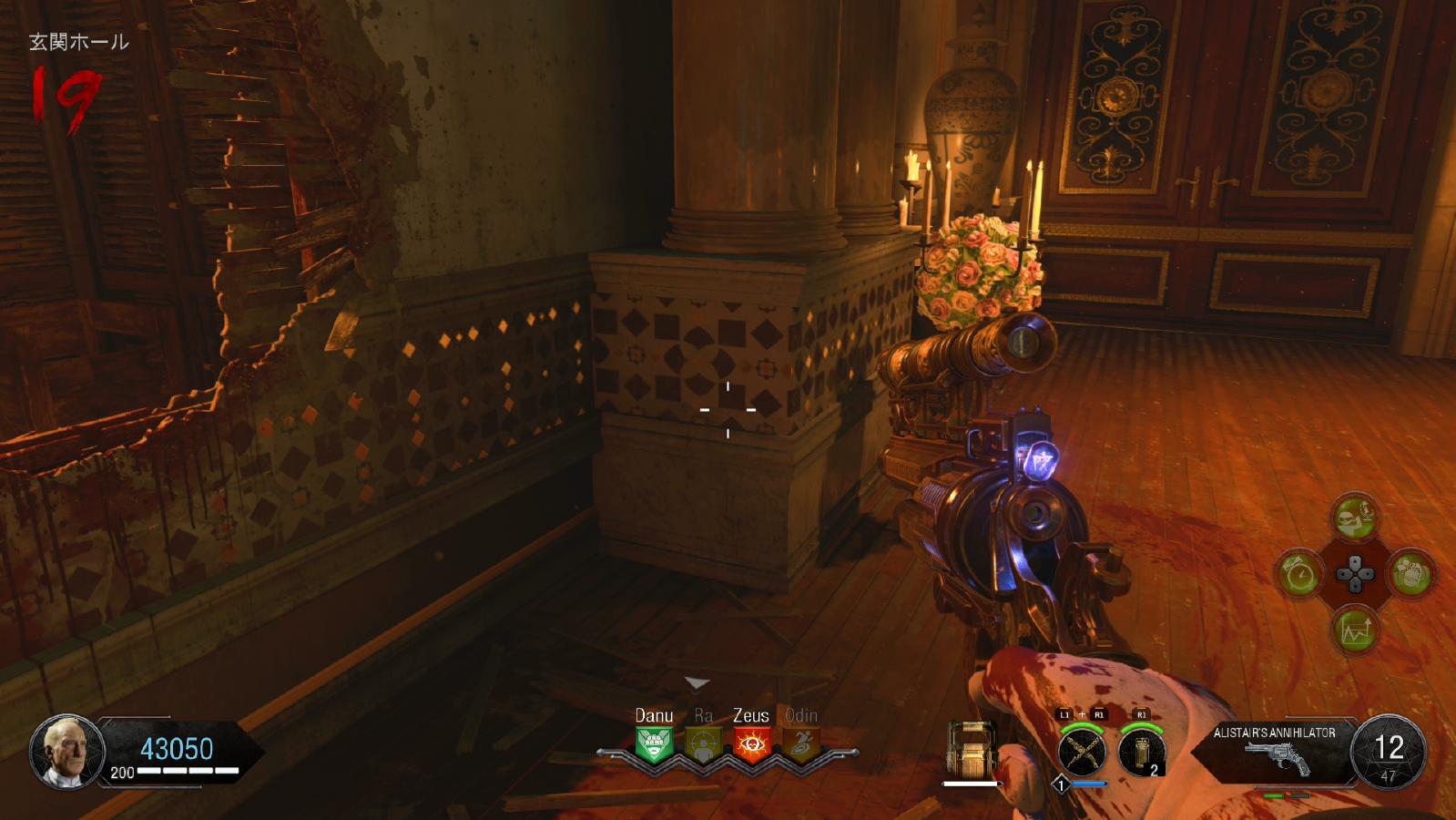Select the Ra perk icon

[x=703, y=745]
